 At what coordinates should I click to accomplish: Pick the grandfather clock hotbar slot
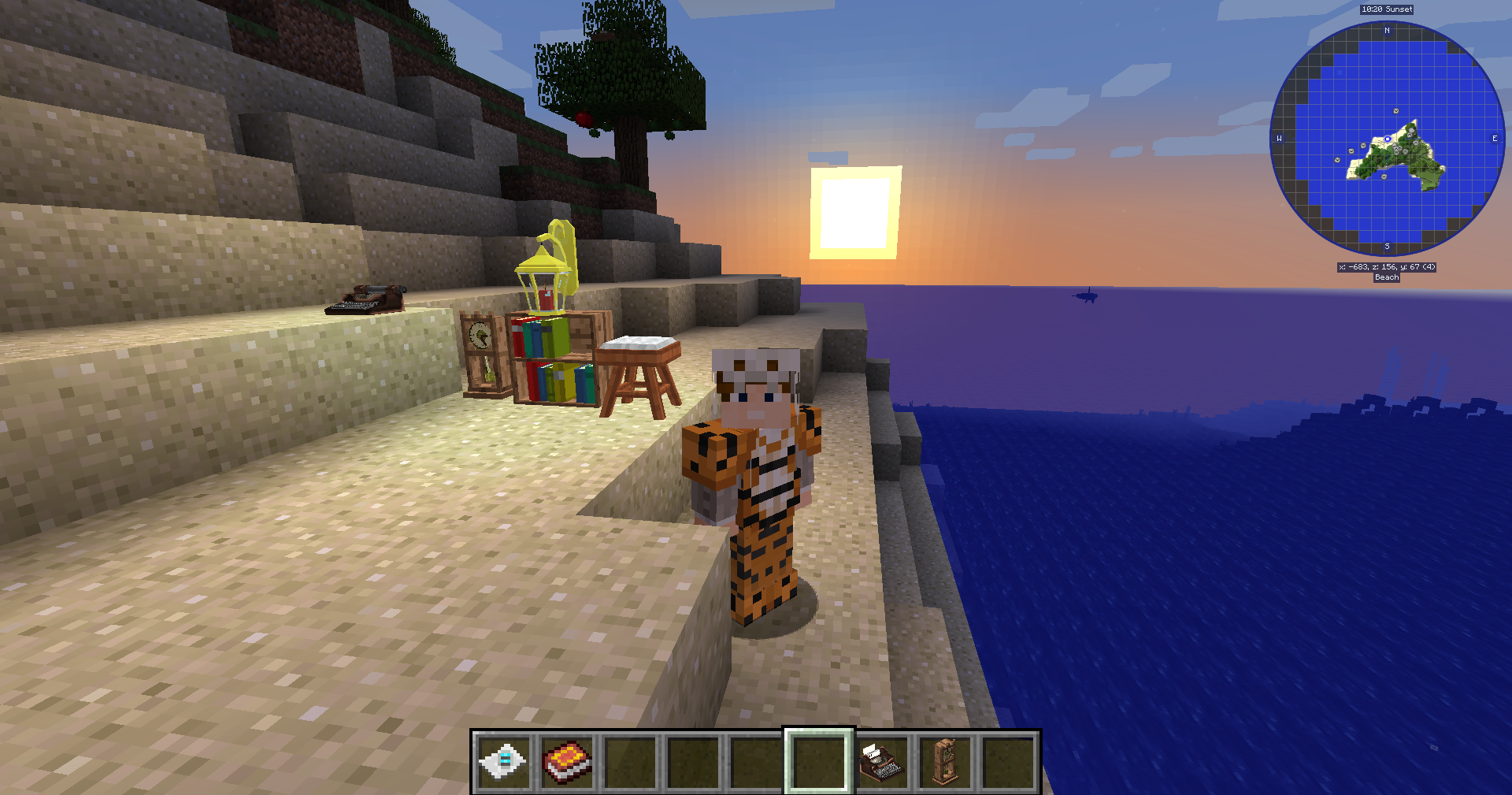pyautogui.click(x=945, y=762)
